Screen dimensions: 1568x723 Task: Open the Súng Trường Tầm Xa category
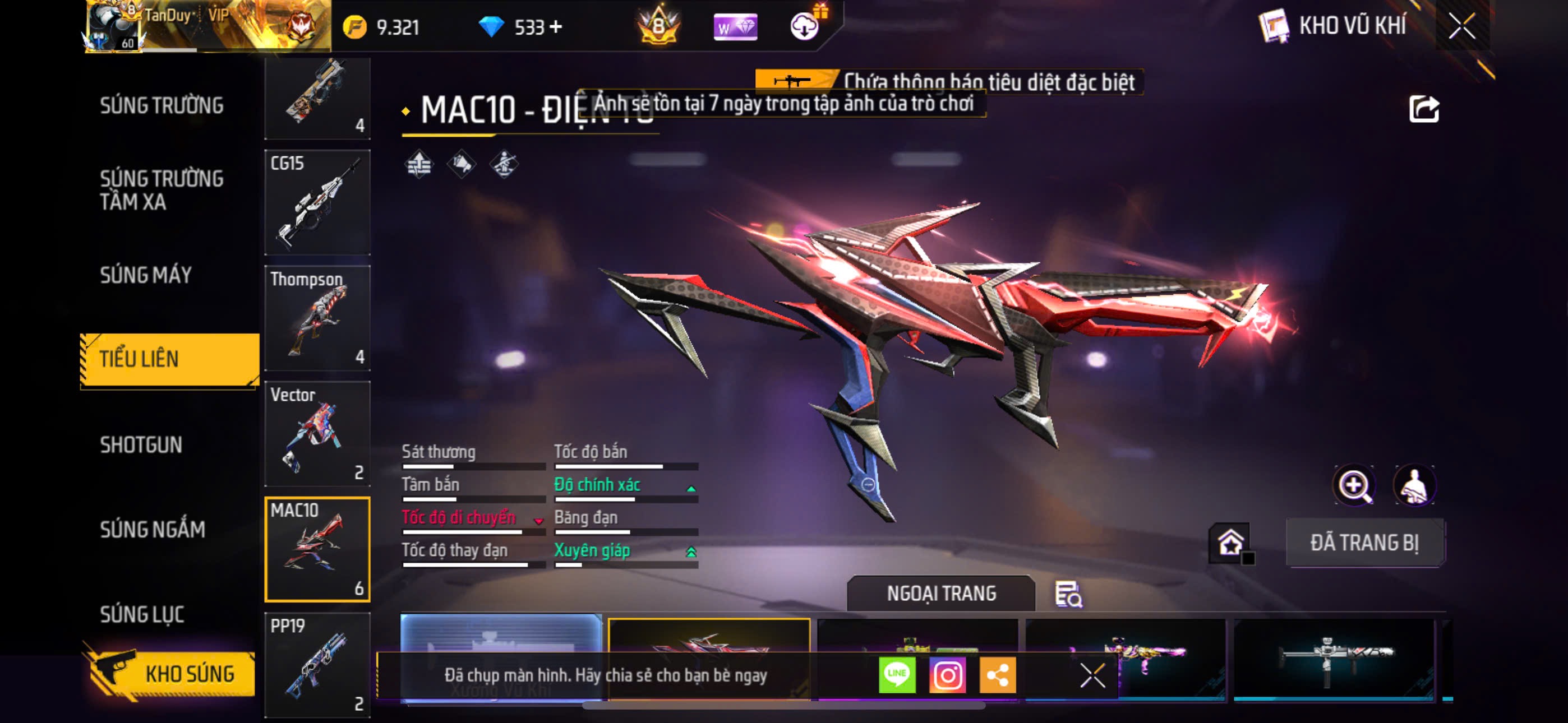tap(162, 190)
